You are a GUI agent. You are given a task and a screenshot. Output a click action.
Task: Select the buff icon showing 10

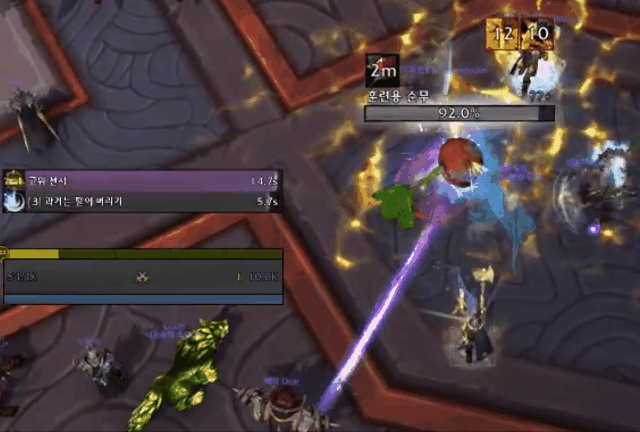coord(536,34)
